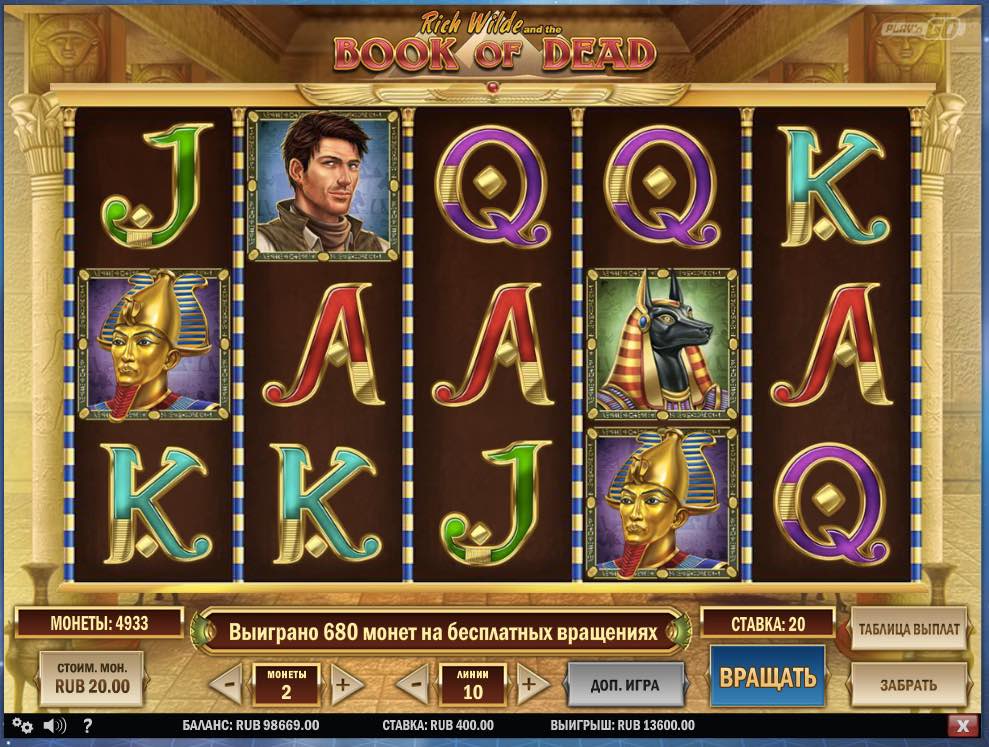The height and width of the screenshot is (747, 989).
Task: Change coin value via СТОИМ. МОН. button
Action: [x=91, y=678]
